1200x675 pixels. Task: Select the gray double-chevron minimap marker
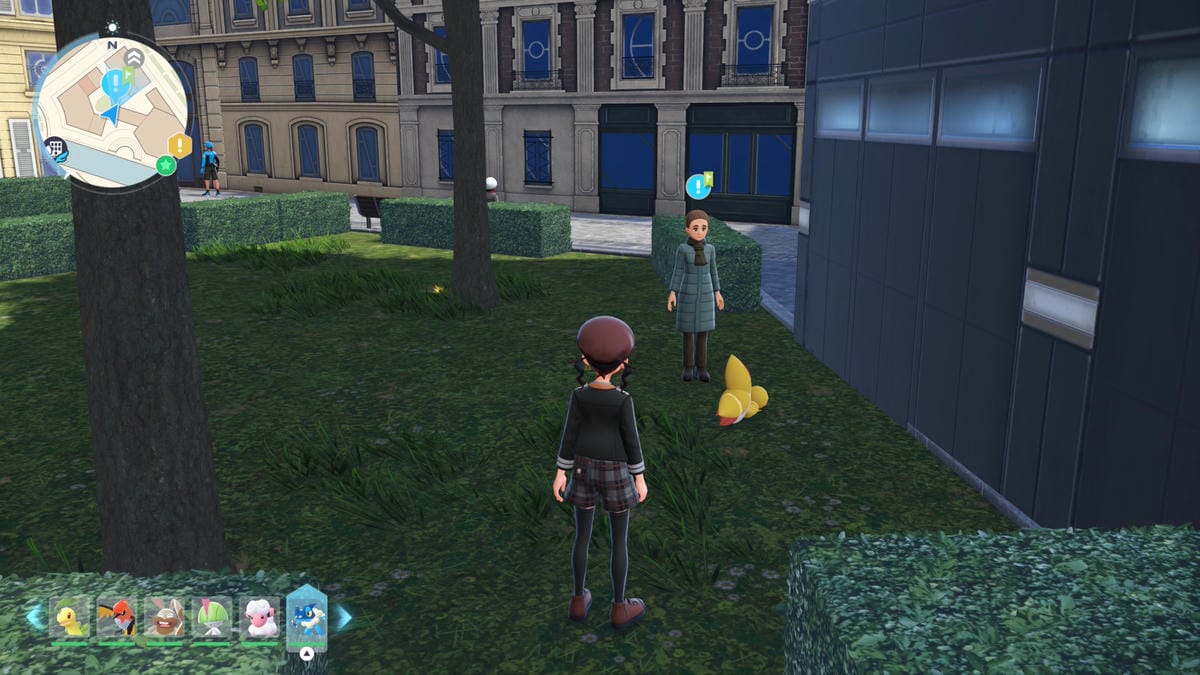point(134,58)
